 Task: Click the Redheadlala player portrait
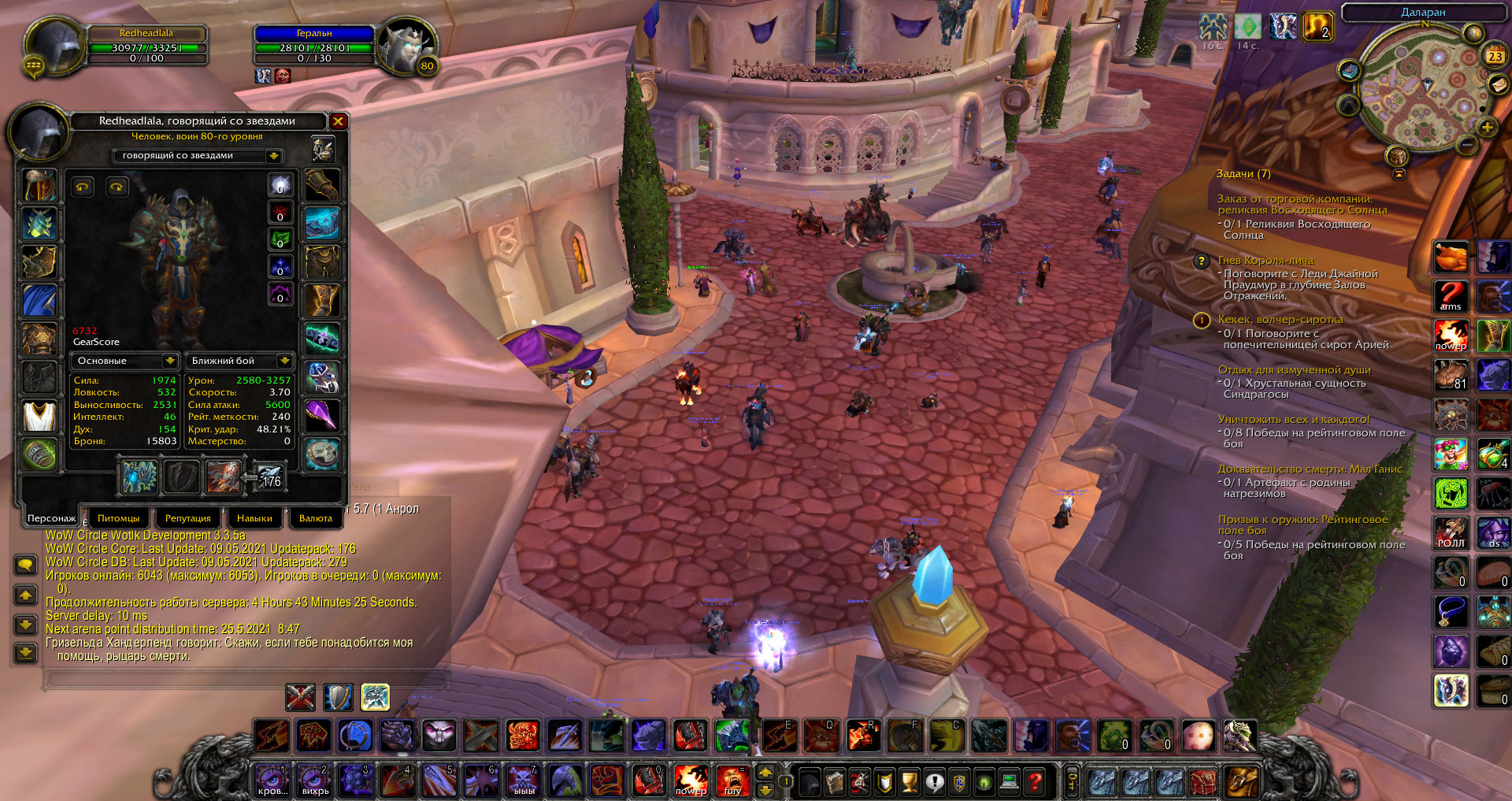click(x=54, y=46)
